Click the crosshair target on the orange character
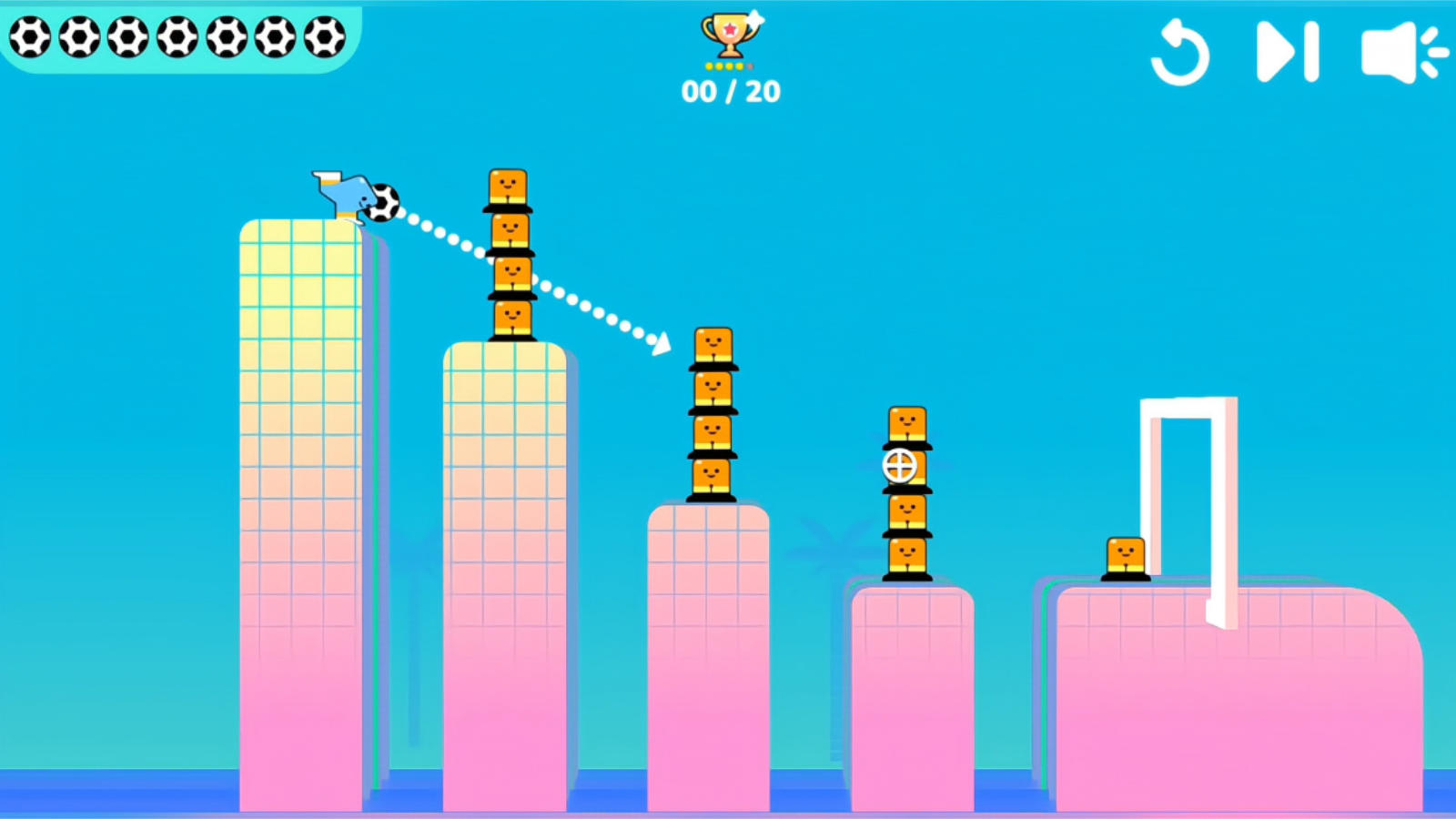The height and width of the screenshot is (819, 1456). [899, 467]
